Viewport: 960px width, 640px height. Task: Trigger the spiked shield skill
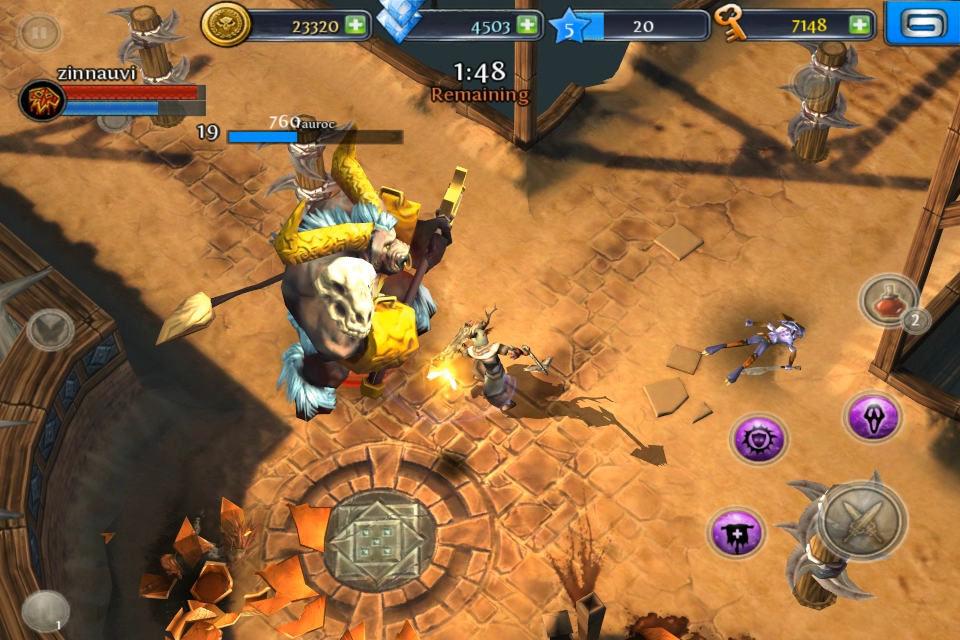click(759, 439)
